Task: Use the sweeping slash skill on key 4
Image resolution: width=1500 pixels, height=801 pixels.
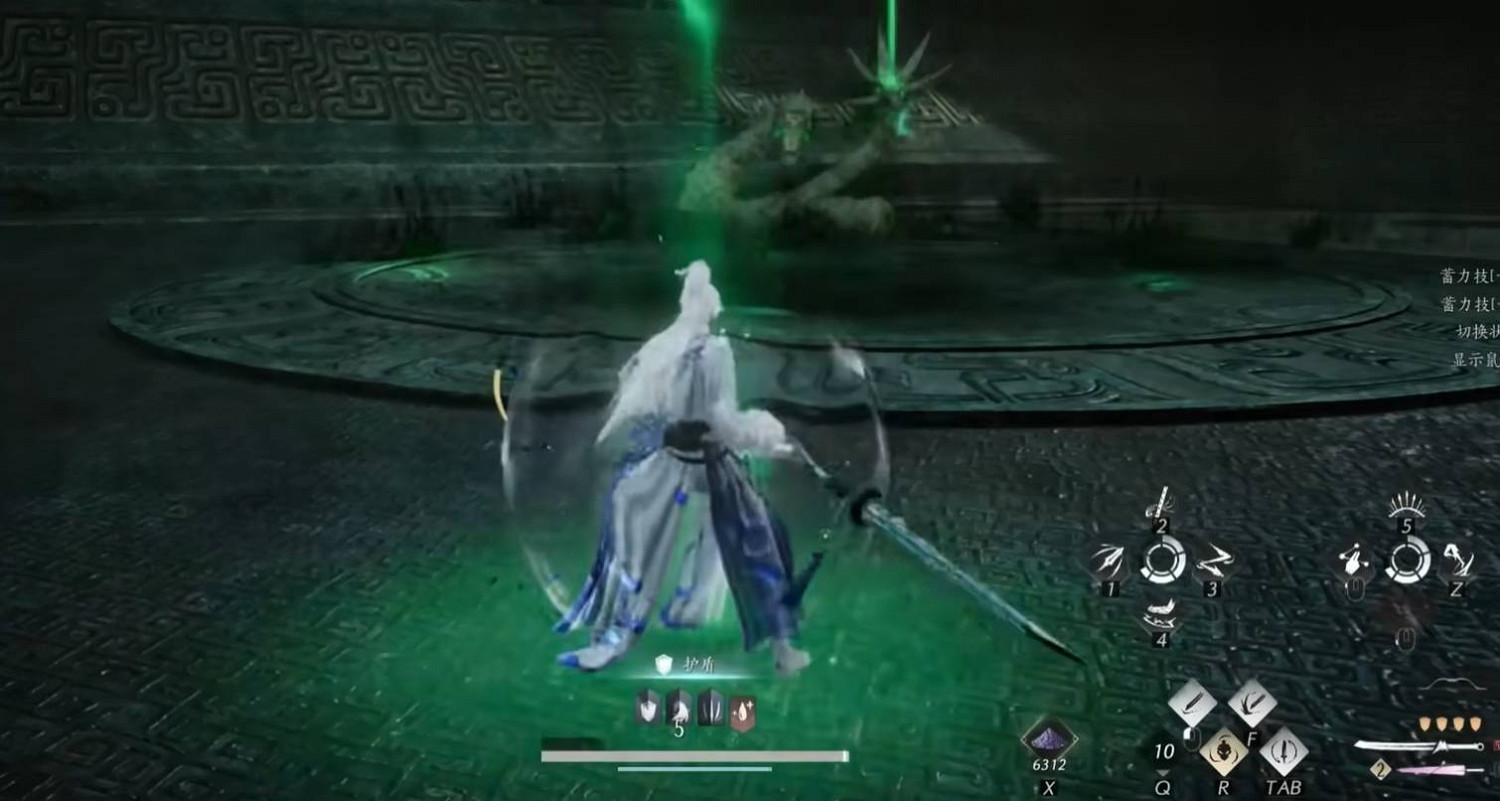Action: tap(1160, 612)
